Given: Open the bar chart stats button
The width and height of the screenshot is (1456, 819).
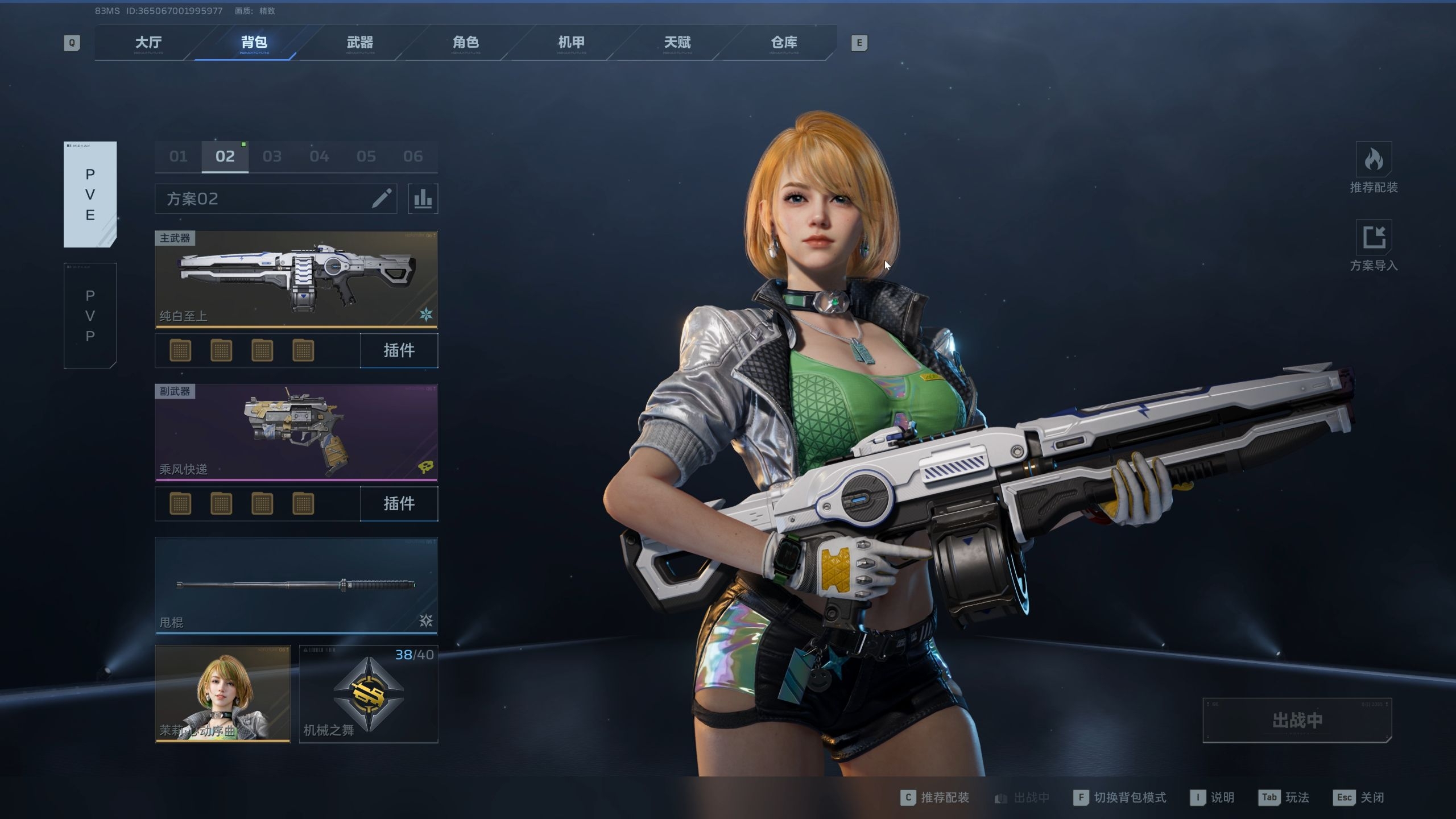Looking at the screenshot, I should point(423,198).
